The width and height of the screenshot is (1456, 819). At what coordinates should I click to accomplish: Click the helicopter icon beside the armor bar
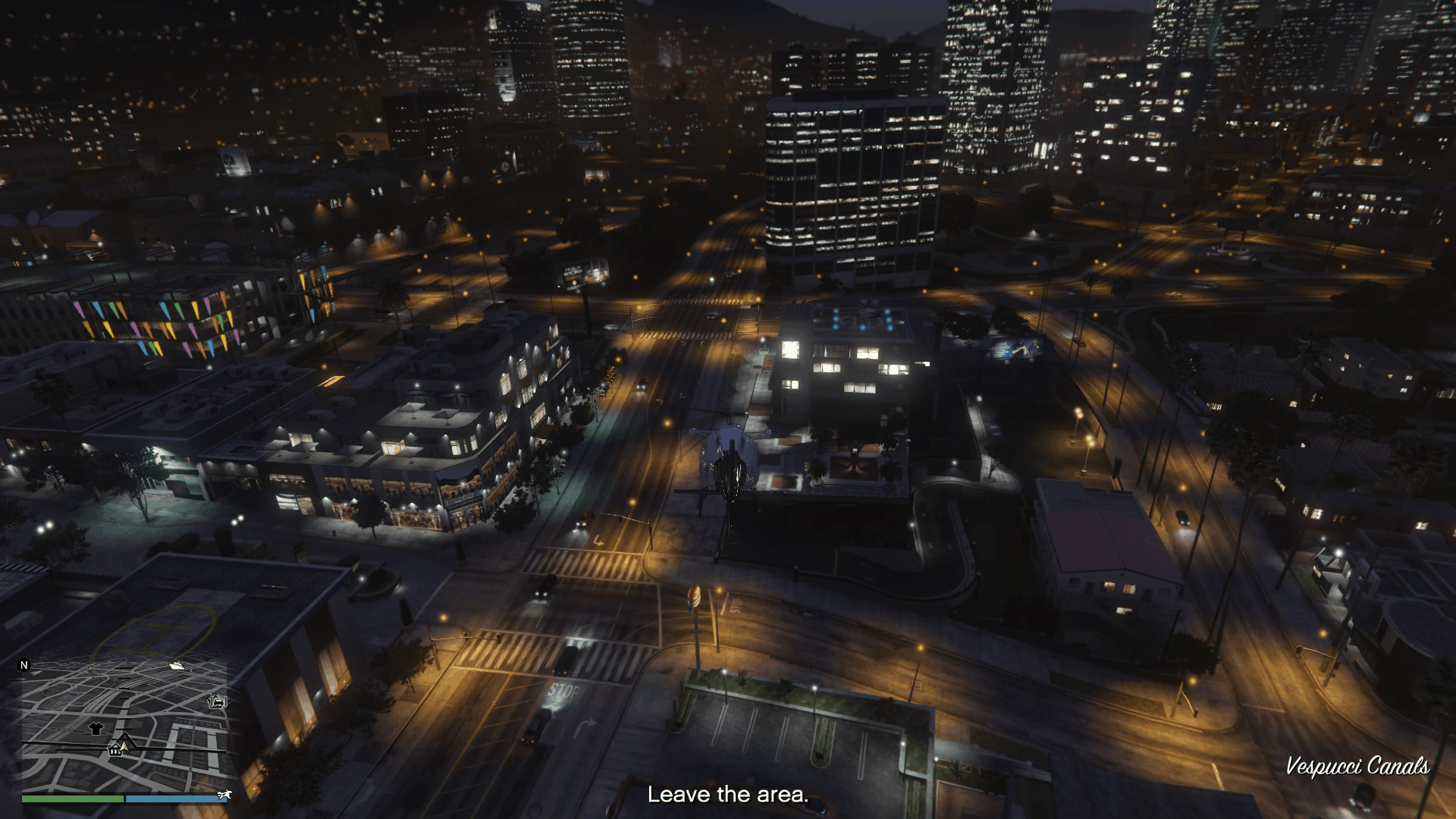225,795
